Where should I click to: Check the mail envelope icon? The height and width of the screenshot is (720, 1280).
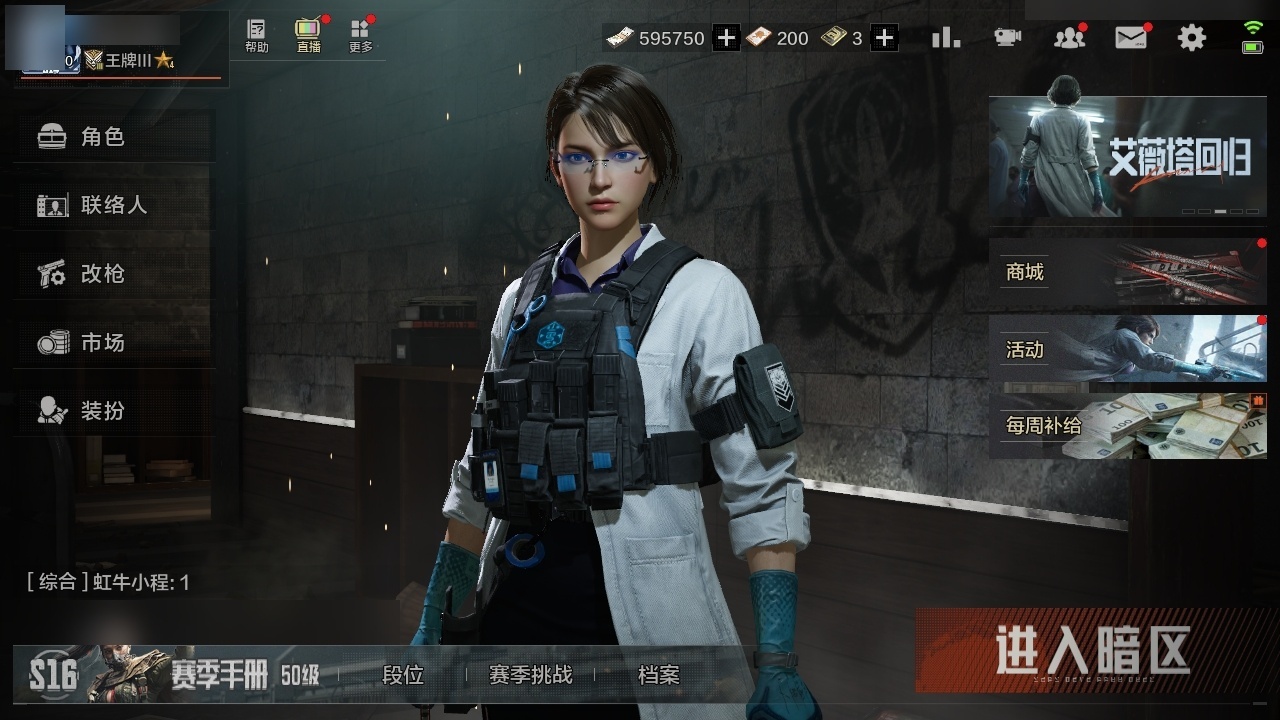click(1130, 38)
